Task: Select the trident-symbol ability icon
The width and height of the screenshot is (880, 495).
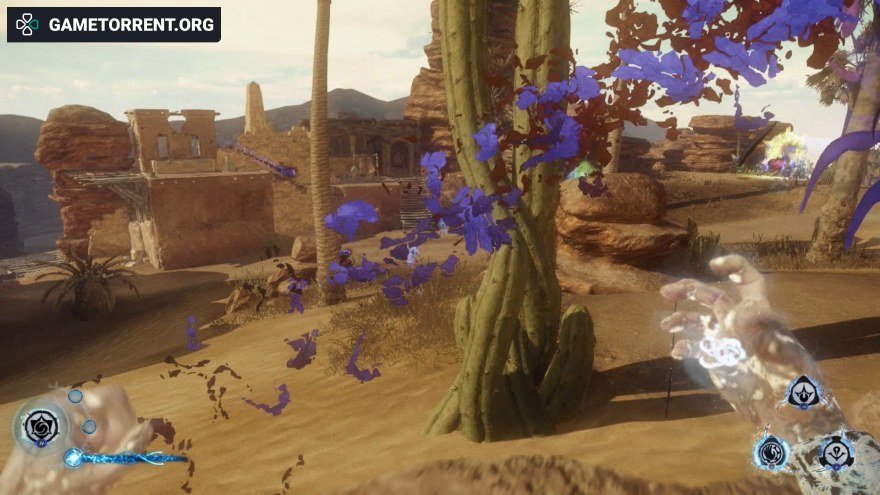Action: [836, 453]
